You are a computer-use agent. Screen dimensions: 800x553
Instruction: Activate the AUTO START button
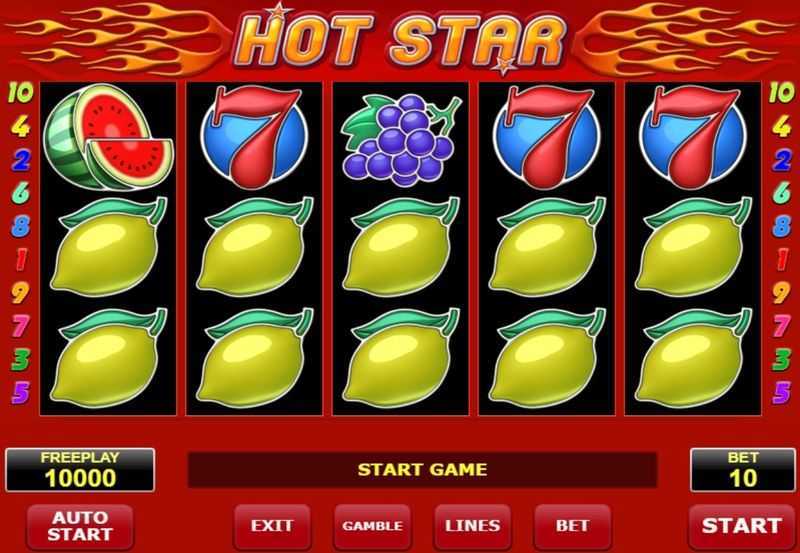coord(79,526)
